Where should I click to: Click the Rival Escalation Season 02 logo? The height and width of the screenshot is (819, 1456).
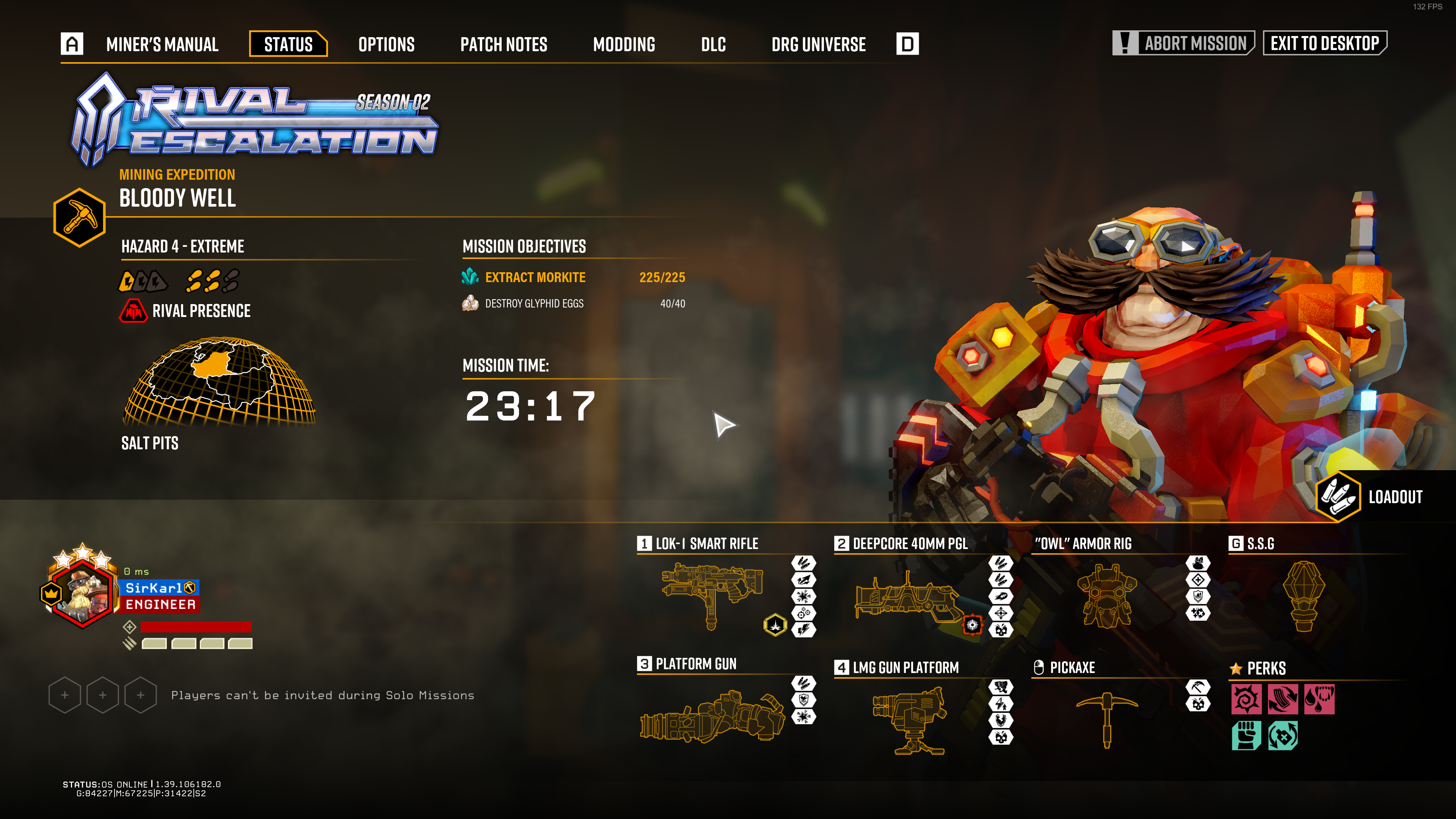coord(254,121)
